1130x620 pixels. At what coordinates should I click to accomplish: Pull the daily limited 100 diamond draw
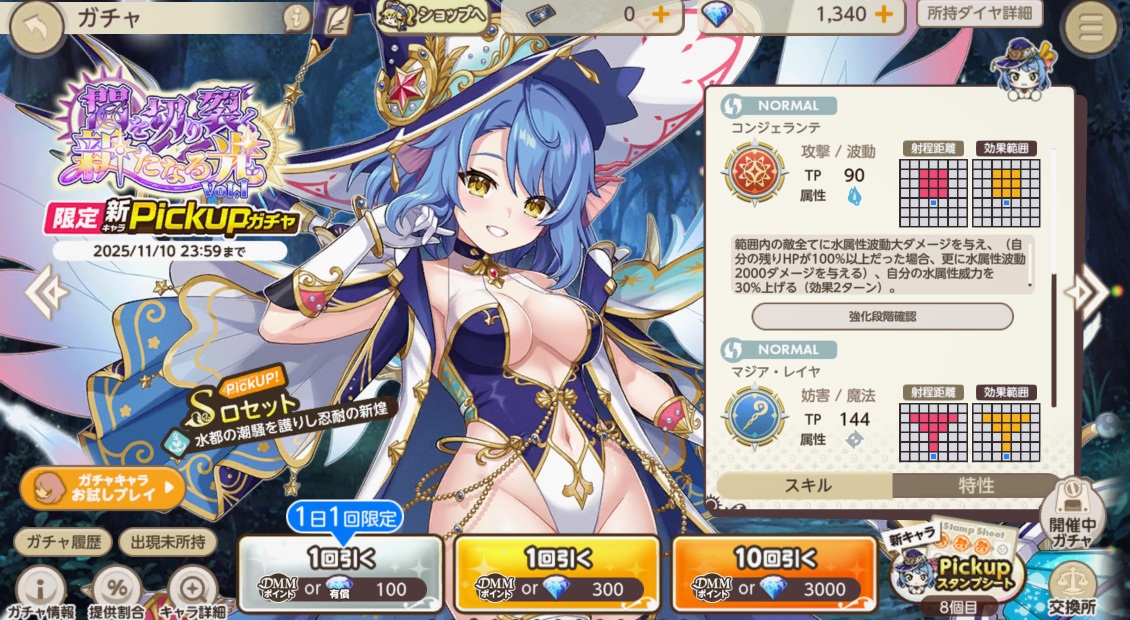[x=341, y=574]
